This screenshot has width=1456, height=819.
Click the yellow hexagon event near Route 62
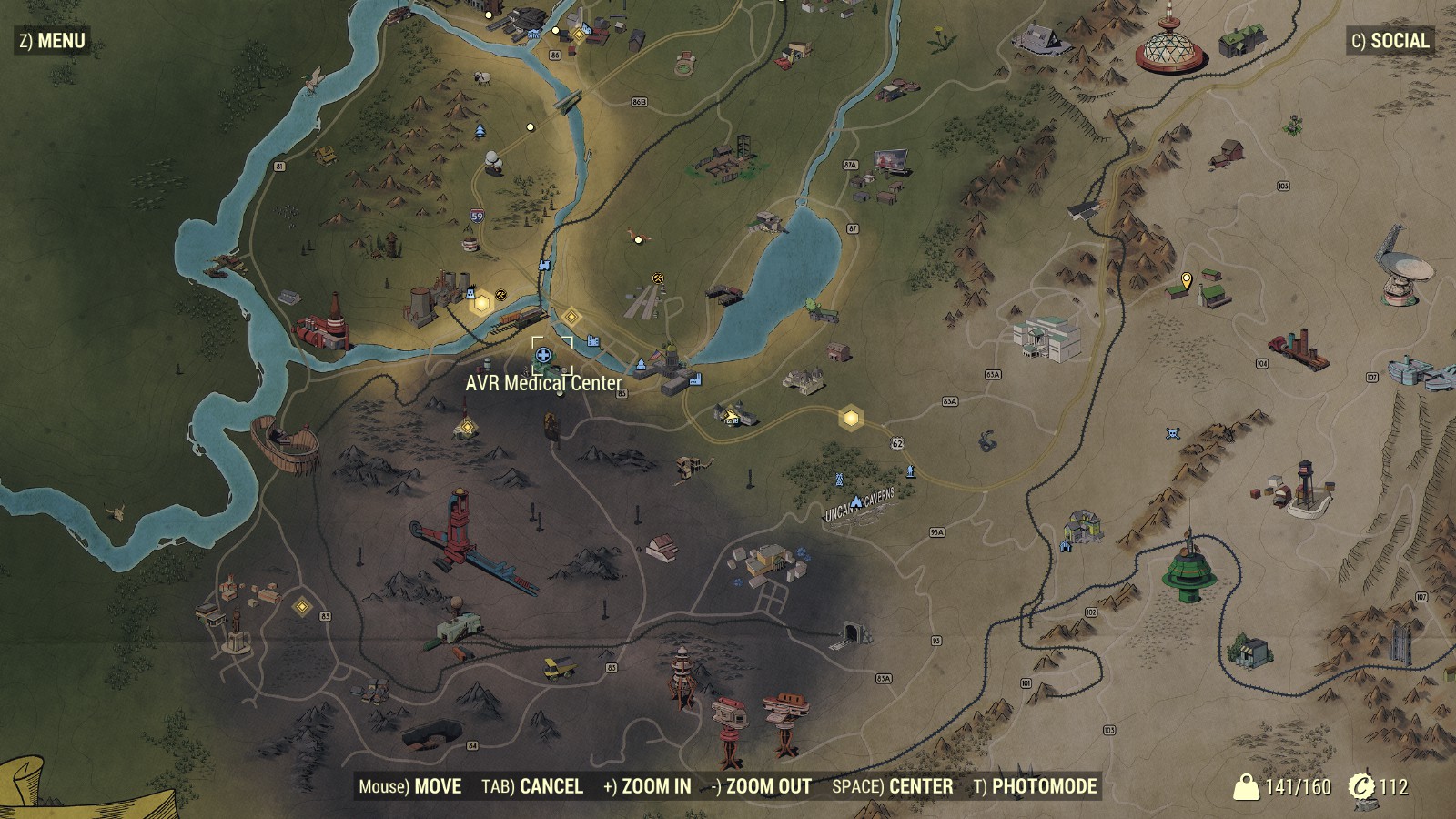tap(851, 418)
